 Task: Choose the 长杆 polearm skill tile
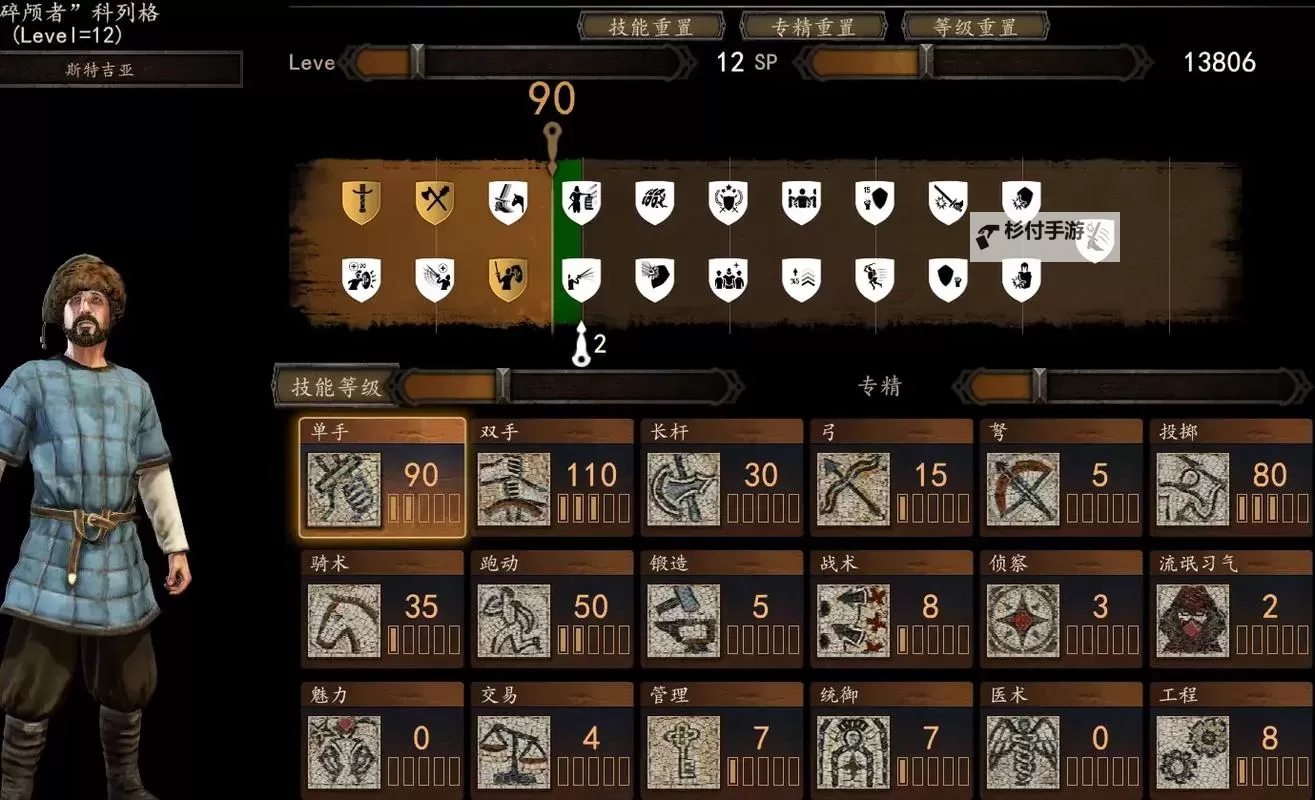pyautogui.click(x=722, y=479)
